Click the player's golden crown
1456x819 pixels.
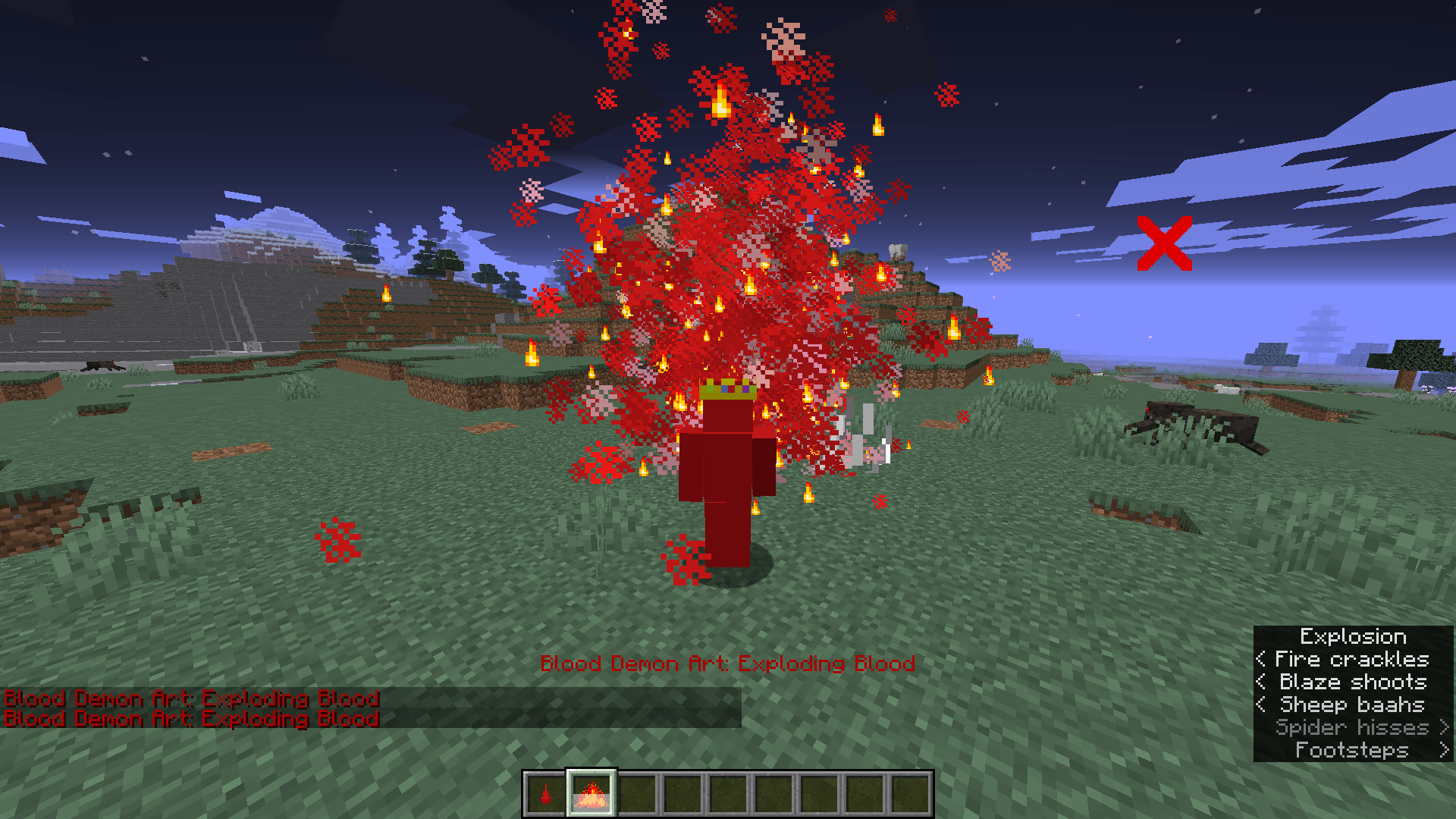point(730,389)
